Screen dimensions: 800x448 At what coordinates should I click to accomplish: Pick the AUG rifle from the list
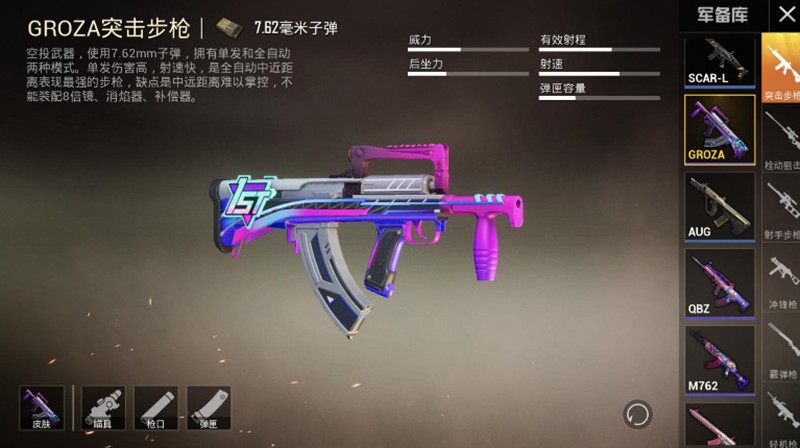tap(719, 206)
